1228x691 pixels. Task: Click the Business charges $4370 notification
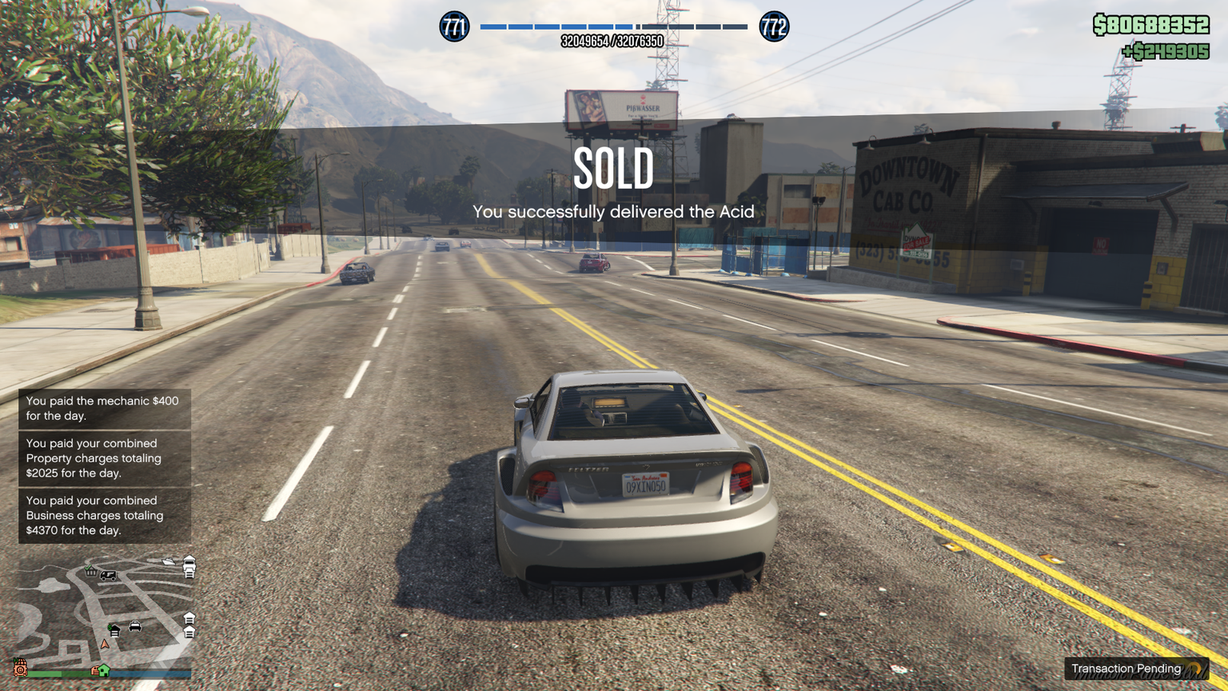pyautogui.click(x=104, y=515)
